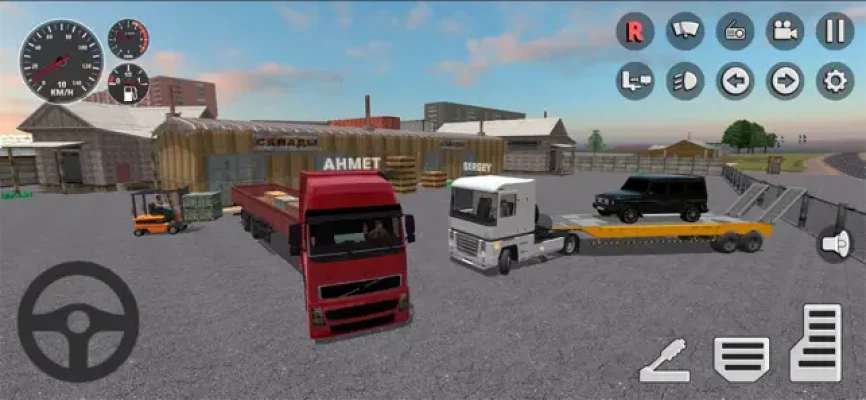Step on the gas pedal
The image size is (866, 400).
point(816,343)
